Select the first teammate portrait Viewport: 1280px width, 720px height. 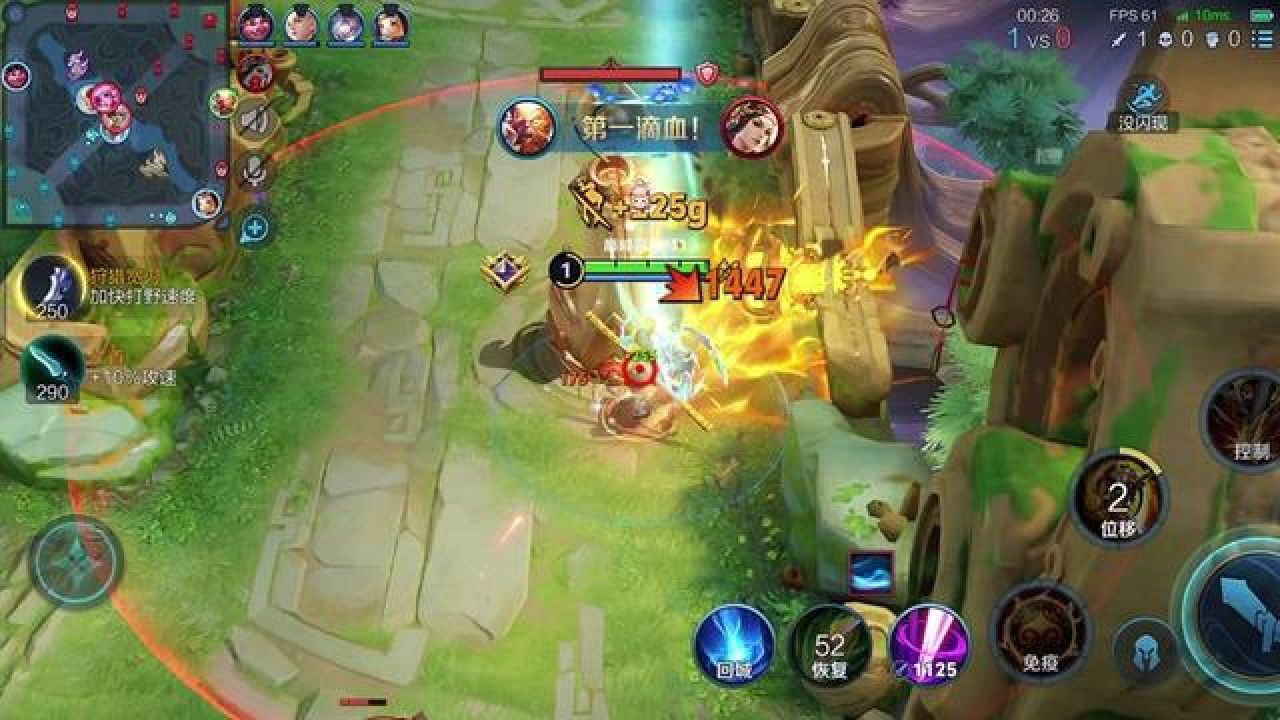[256, 24]
